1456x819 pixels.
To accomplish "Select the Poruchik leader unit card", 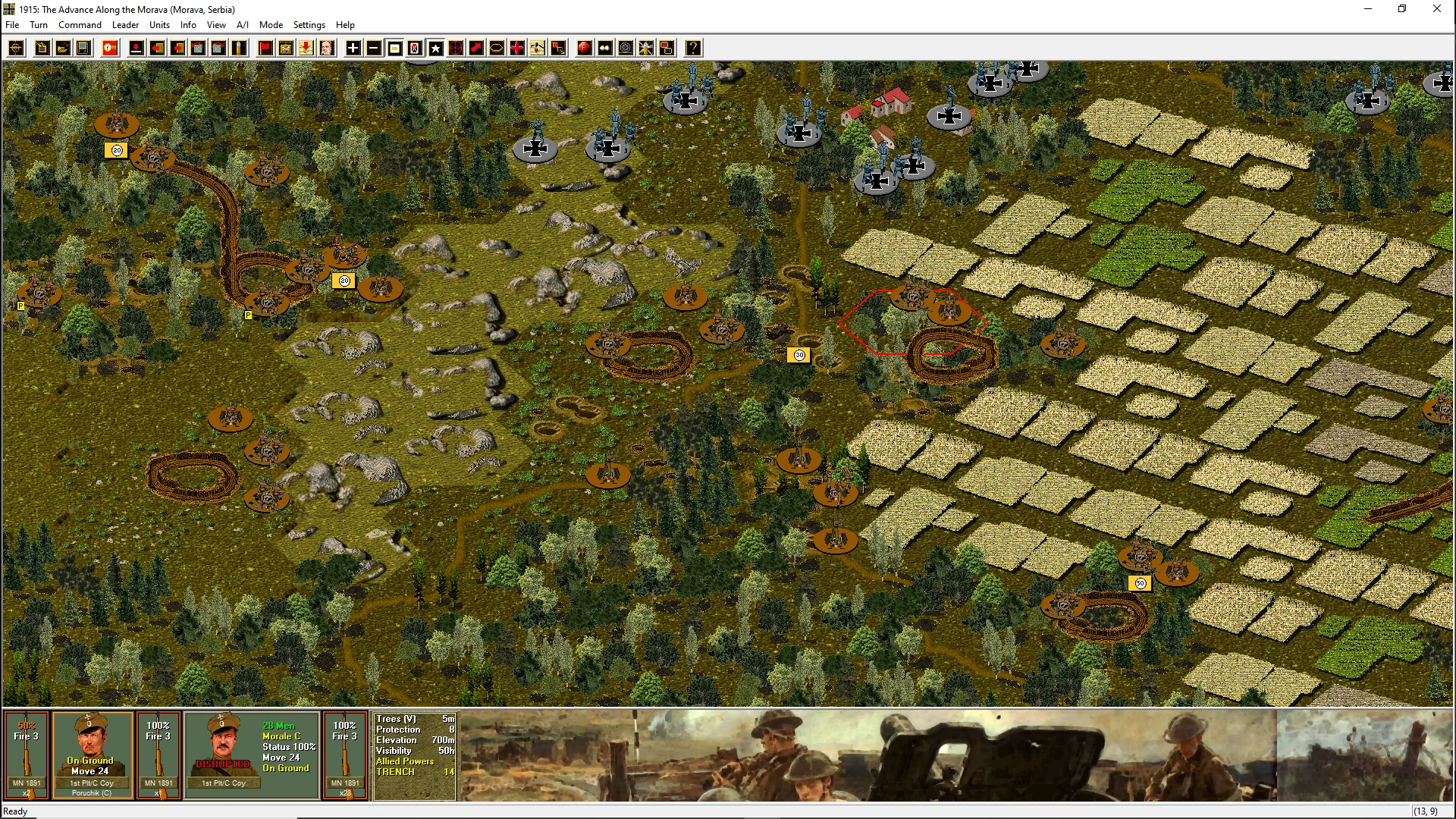I will coord(93,755).
